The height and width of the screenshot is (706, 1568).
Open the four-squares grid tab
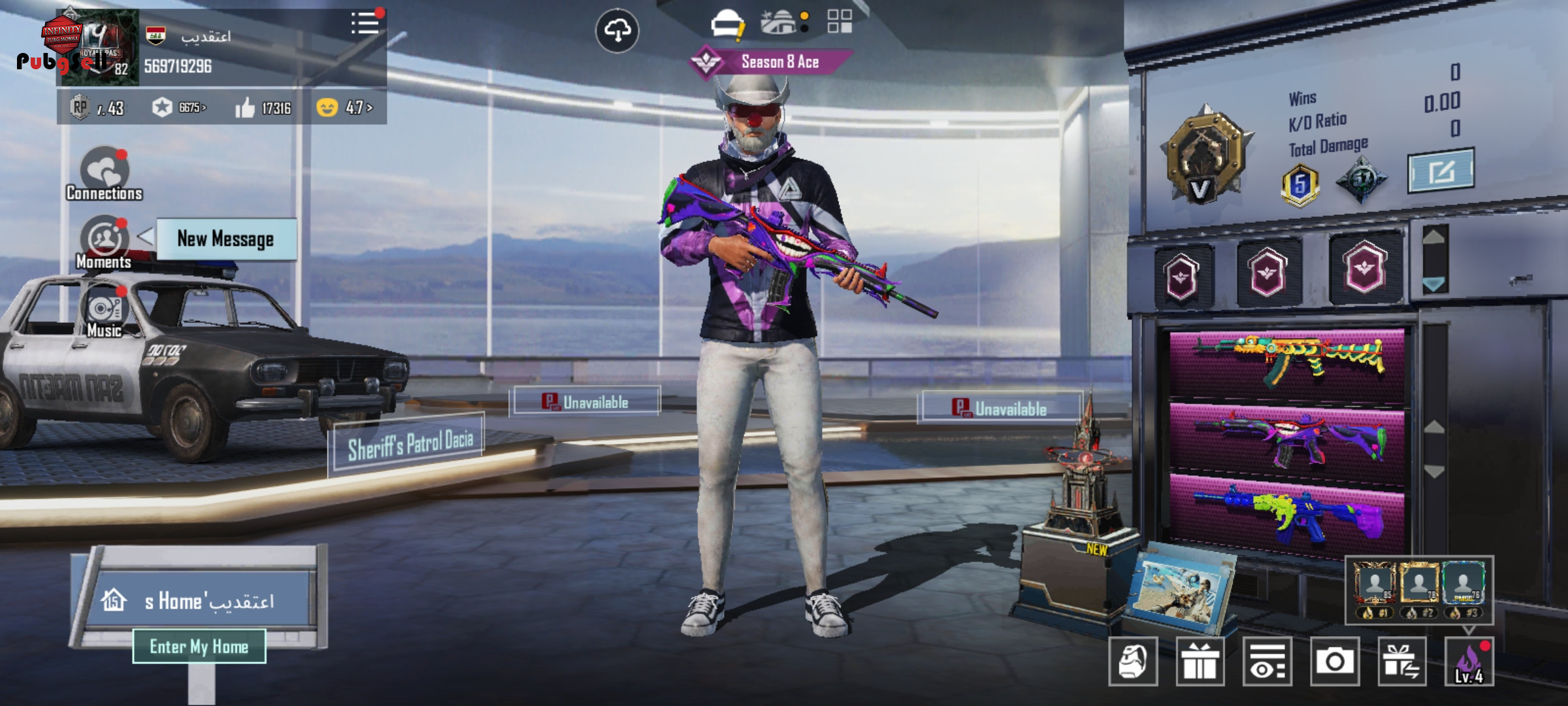point(840,21)
